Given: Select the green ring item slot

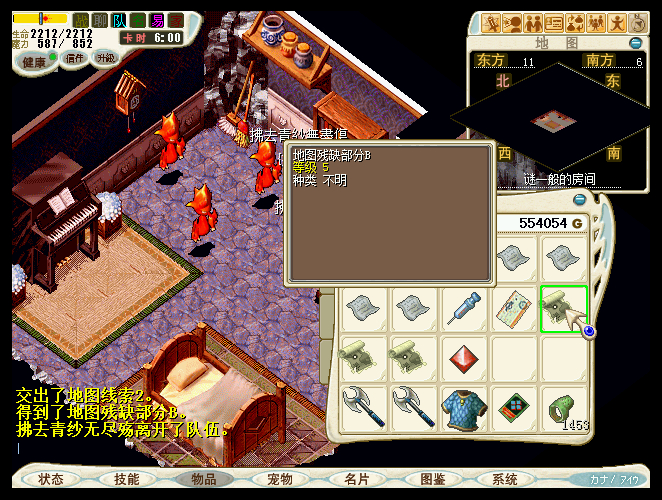Looking at the screenshot, I should [x=563, y=408].
